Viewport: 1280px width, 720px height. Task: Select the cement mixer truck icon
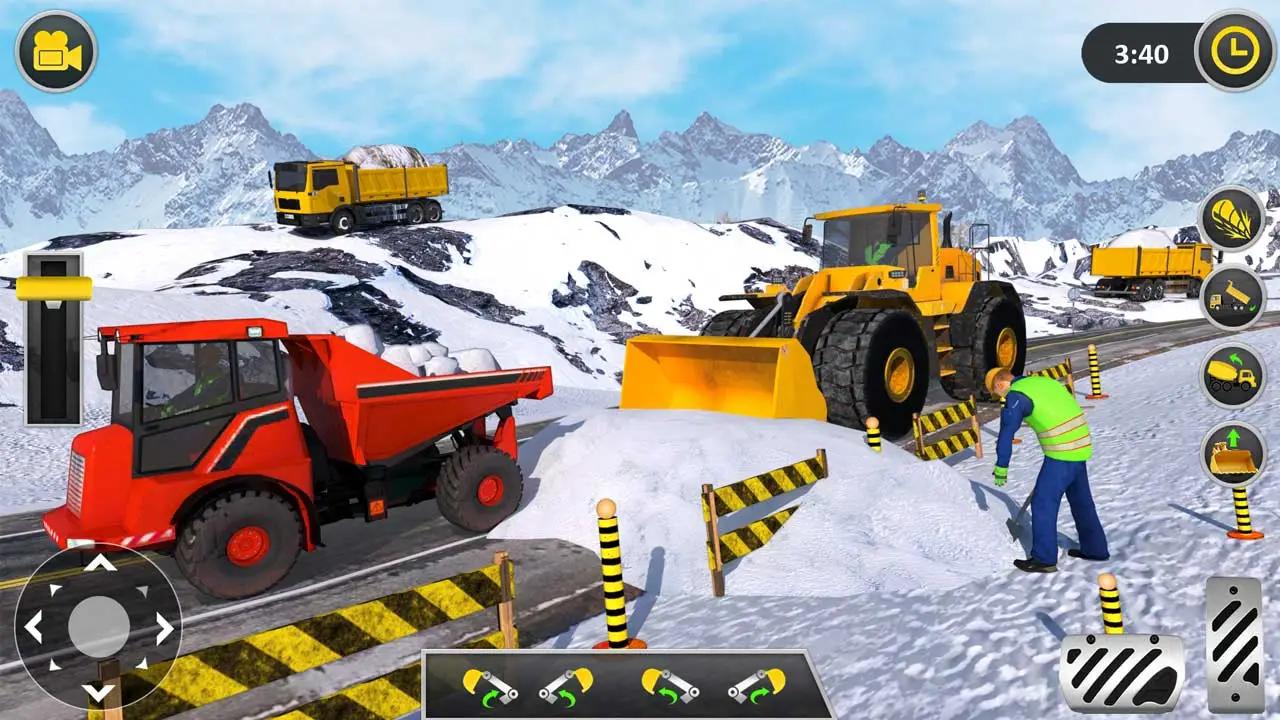pyautogui.click(x=1232, y=377)
